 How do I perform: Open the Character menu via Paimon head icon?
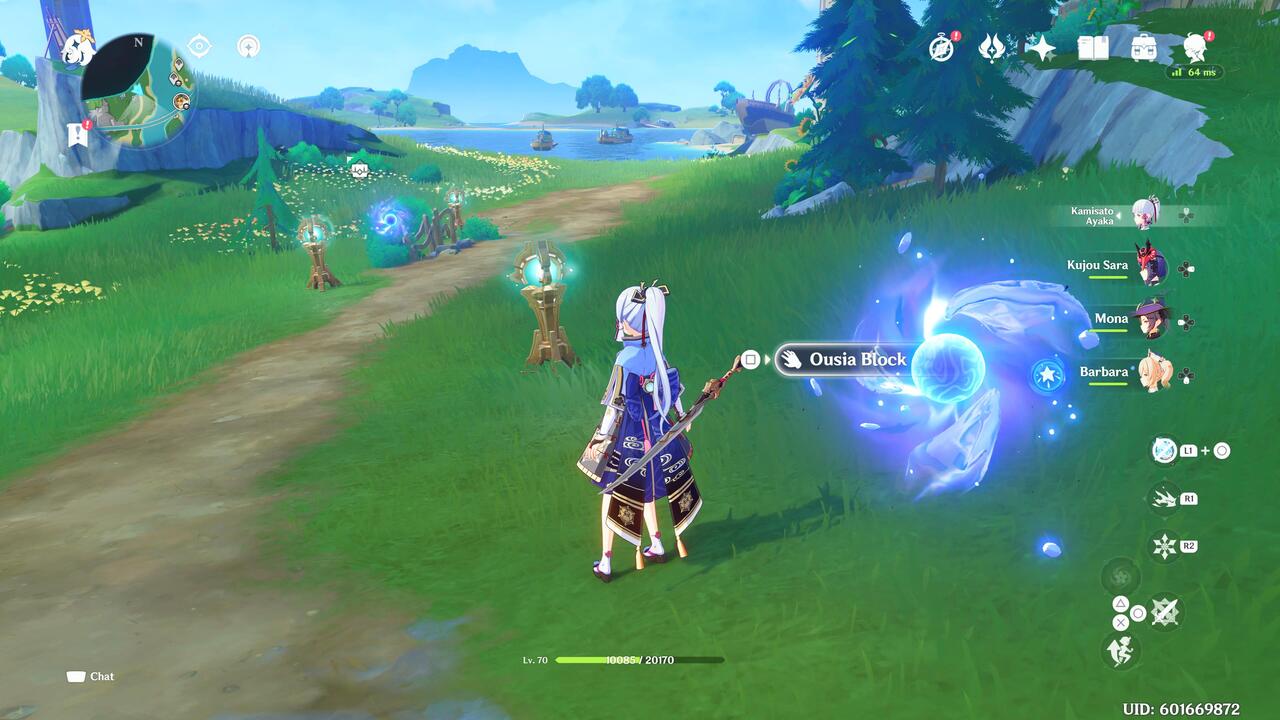(1197, 45)
